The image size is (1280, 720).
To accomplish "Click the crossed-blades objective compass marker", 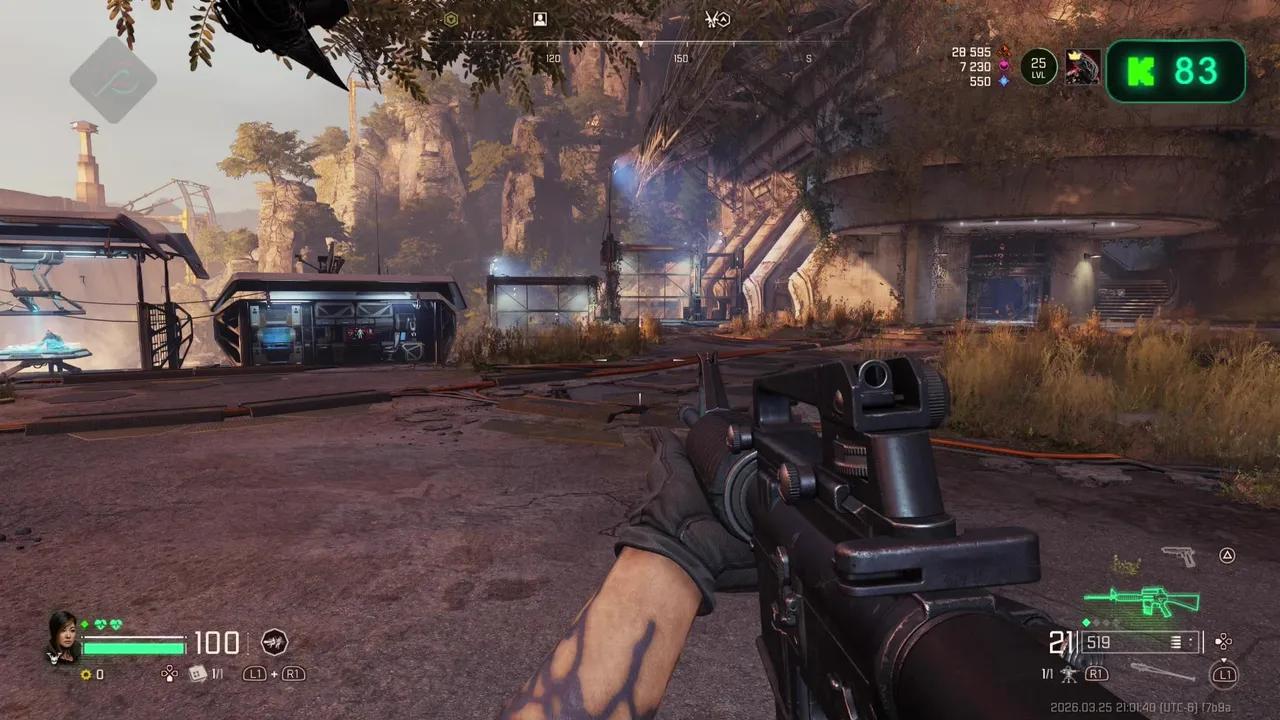I will click(717, 19).
